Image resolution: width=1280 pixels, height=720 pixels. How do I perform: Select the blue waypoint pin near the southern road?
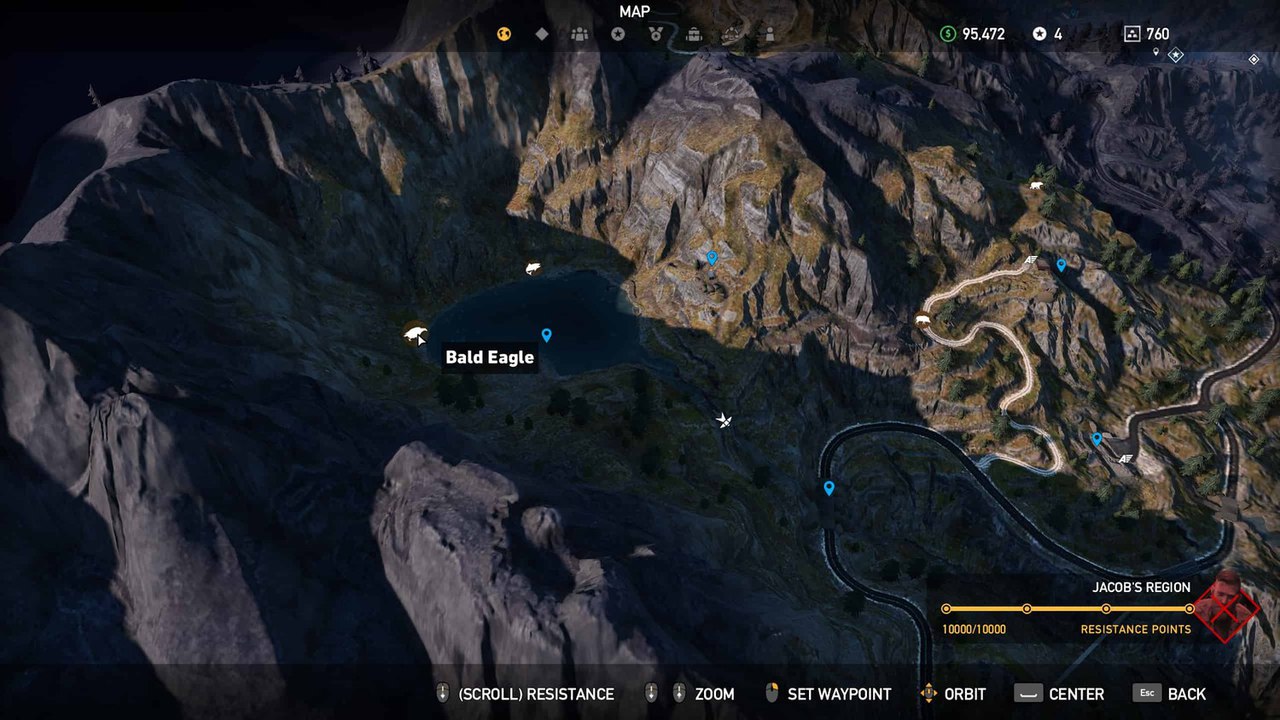click(828, 488)
